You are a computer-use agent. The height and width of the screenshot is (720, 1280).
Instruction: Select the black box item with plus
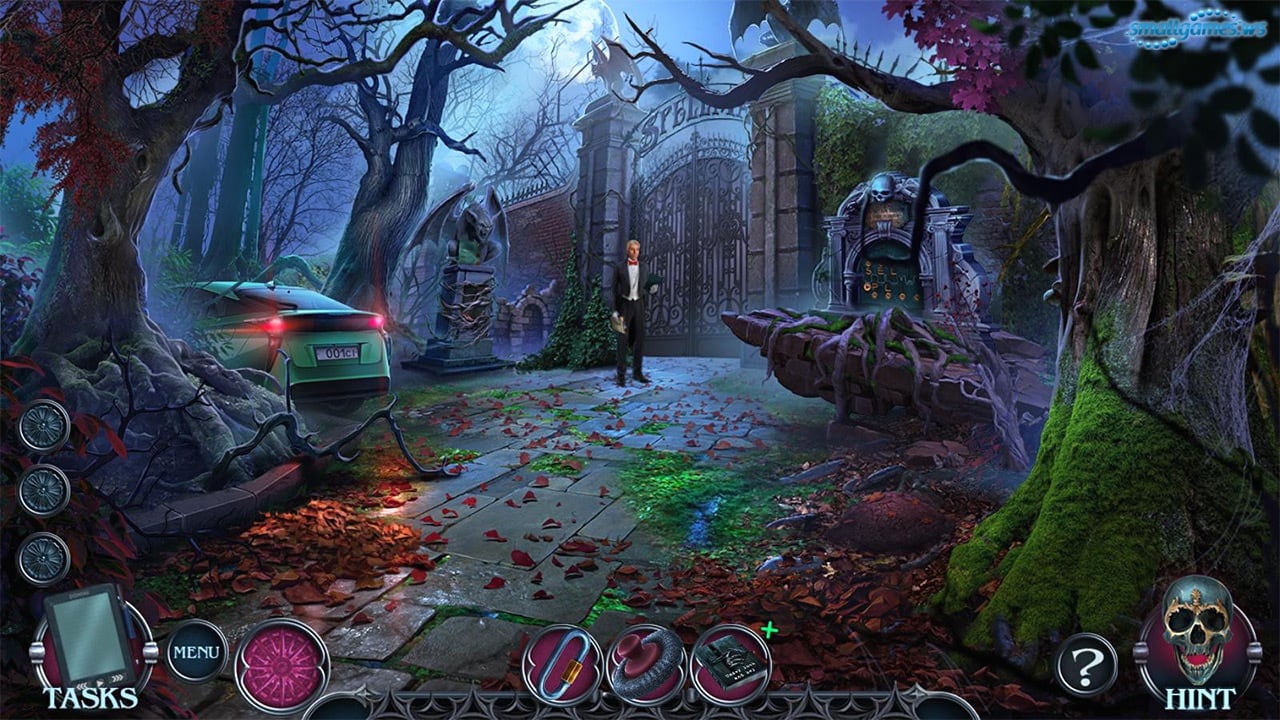pos(730,663)
